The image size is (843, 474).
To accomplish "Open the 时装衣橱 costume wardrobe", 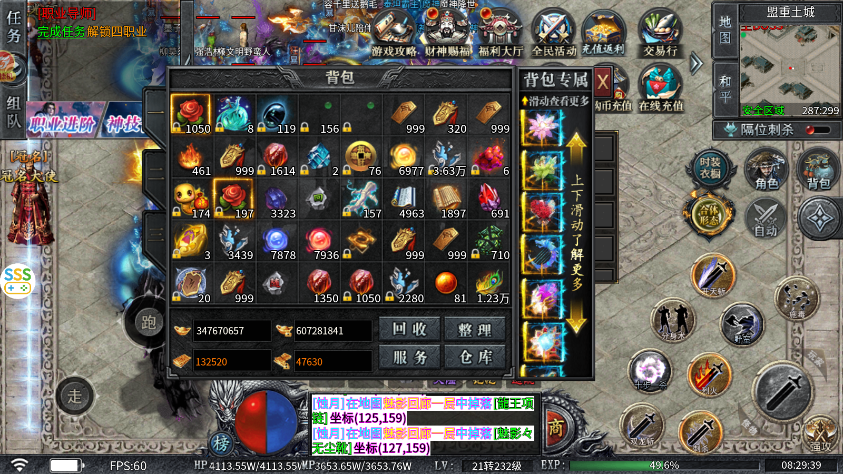I will coord(709,166).
